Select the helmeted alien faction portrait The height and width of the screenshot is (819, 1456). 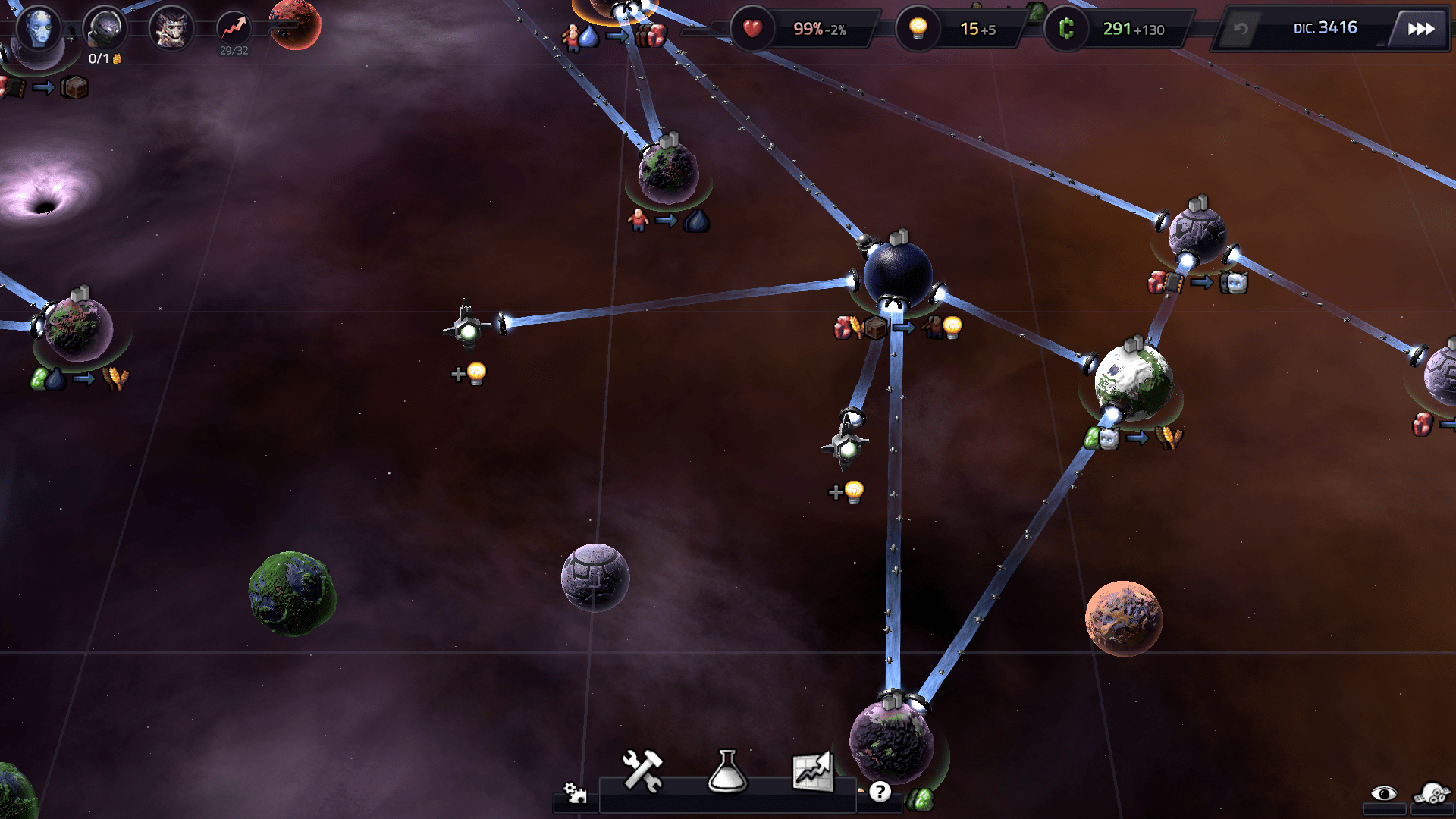click(x=105, y=29)
